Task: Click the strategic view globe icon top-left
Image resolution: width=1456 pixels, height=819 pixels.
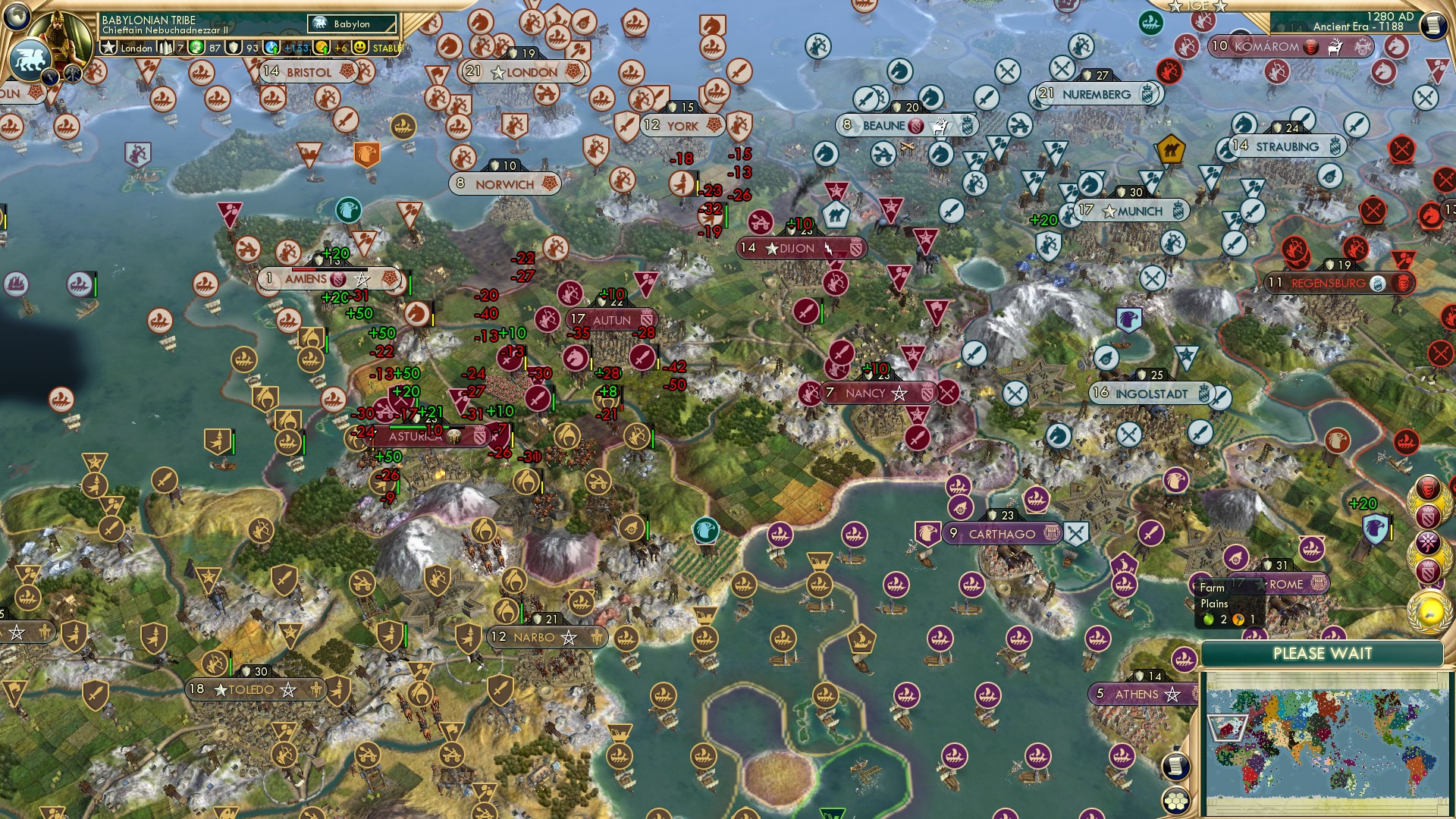Action: tap(16, 17)
